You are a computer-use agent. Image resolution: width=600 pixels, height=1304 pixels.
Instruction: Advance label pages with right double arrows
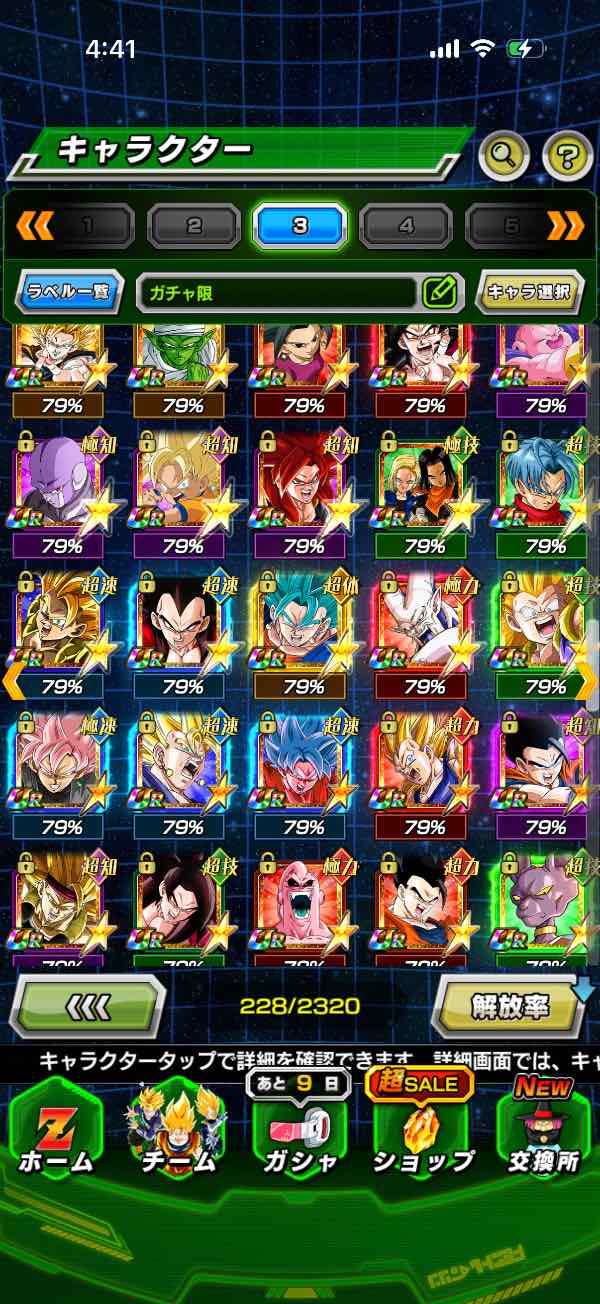[x=566, y=226]
